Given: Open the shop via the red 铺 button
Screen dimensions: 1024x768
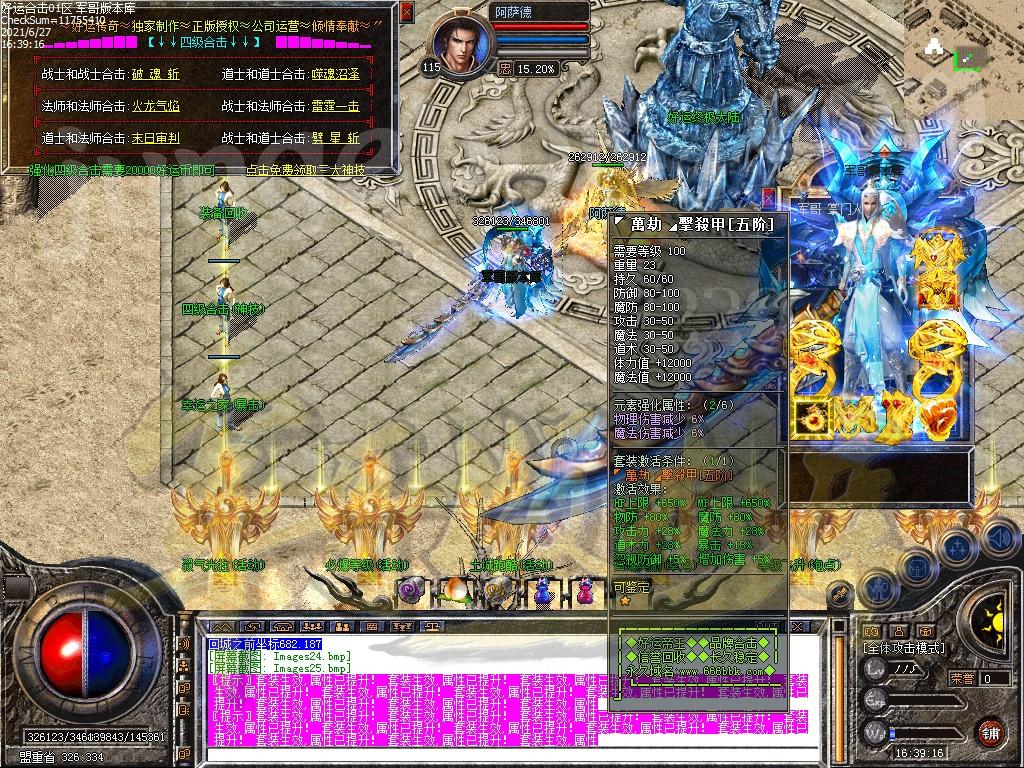Looking at the screenshot, I should [990, 732].
